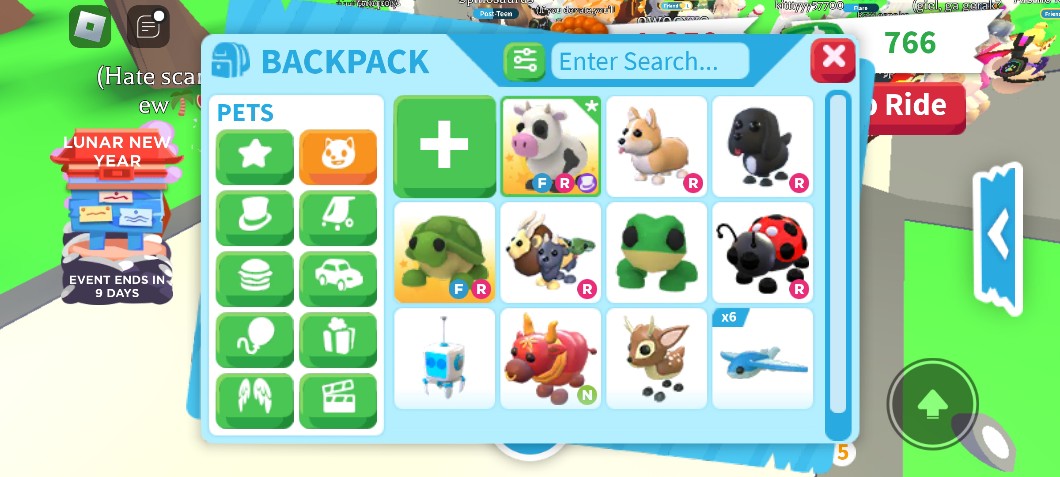Switch to the car vehicles category
1060x477 pixels.
(x=338, y=278)
